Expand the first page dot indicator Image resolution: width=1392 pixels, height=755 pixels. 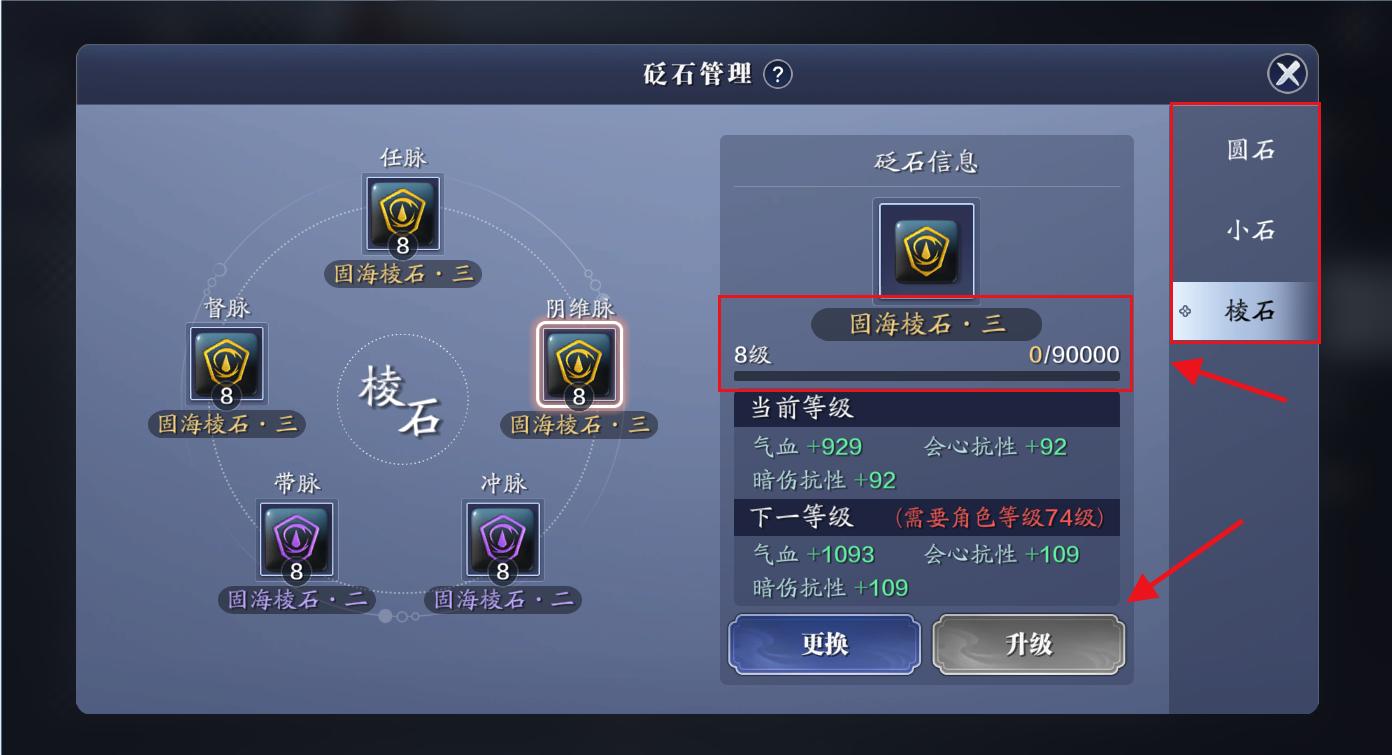(x=385, y=616)
